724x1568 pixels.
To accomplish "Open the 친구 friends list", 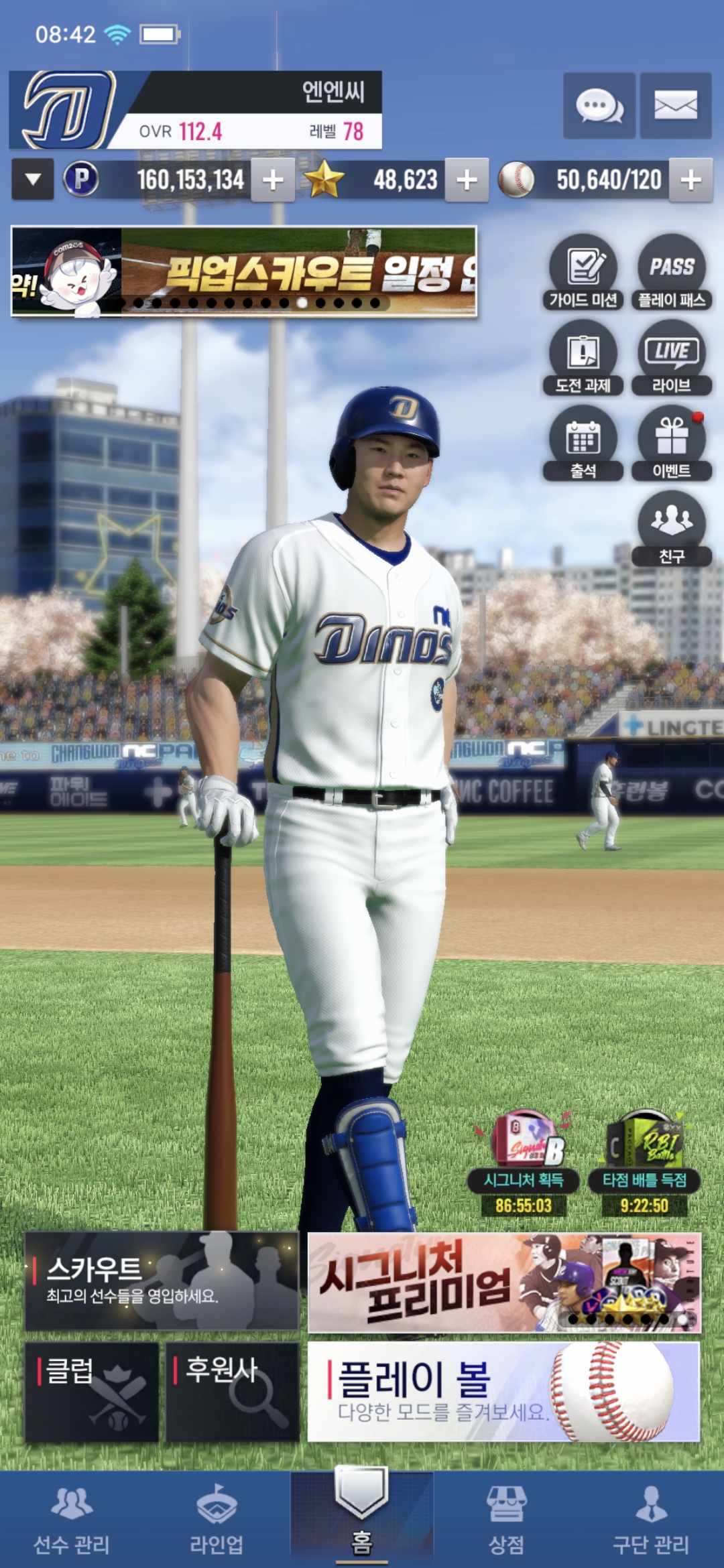I will [671, 528].
